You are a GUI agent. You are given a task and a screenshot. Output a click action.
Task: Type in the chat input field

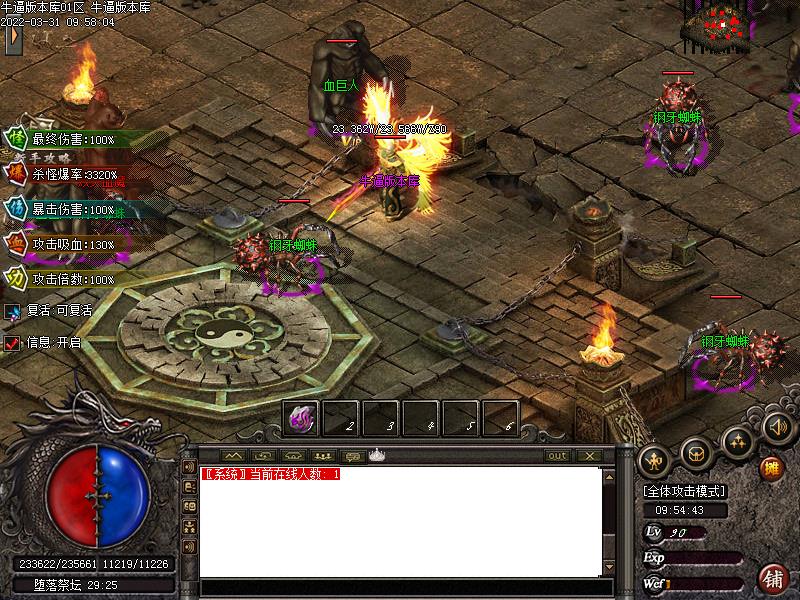pyautogui.click(x=400, y=588)
